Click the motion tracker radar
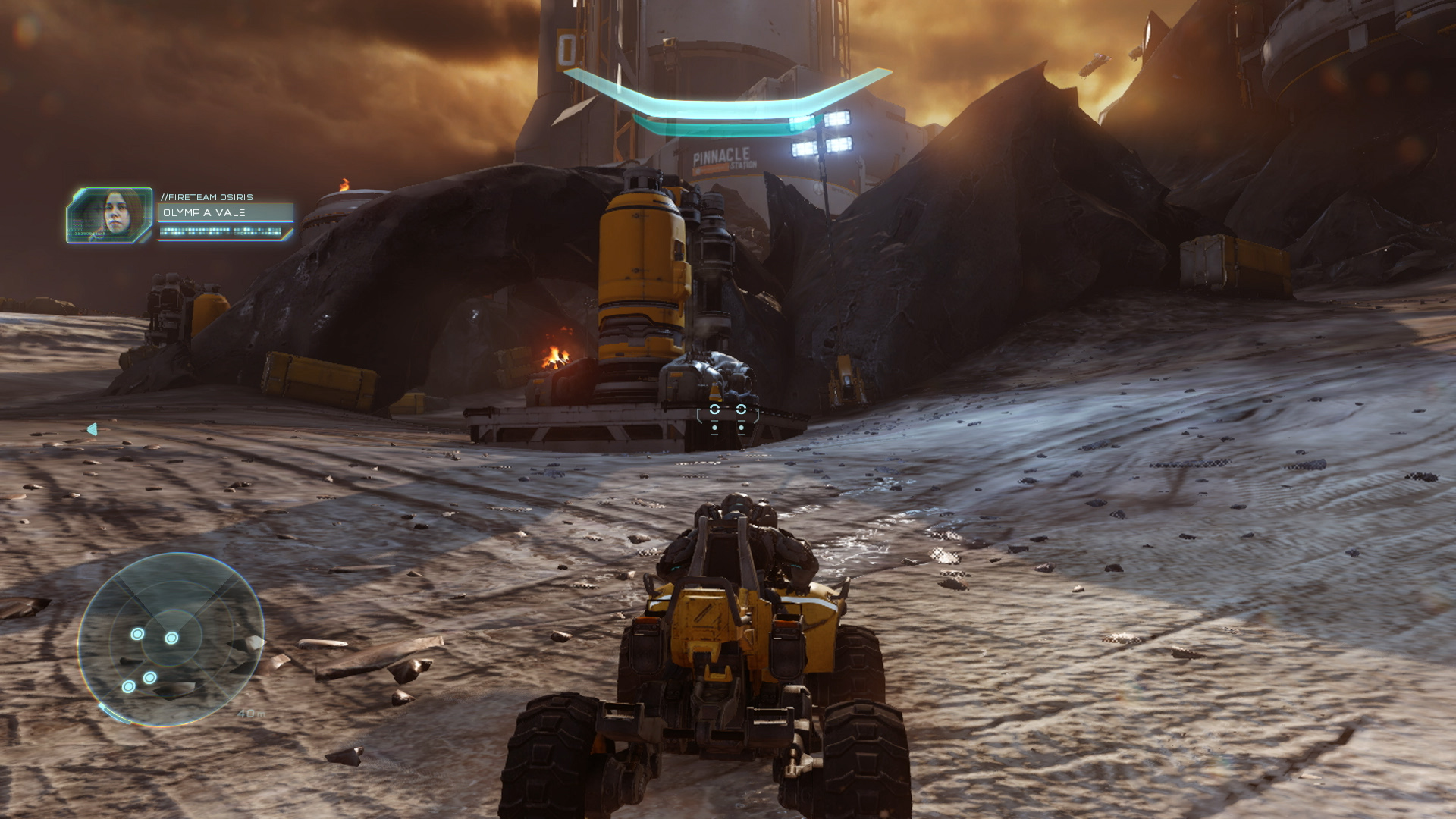This screenshot has height=819, width=1456. click(x=171, y=639)
